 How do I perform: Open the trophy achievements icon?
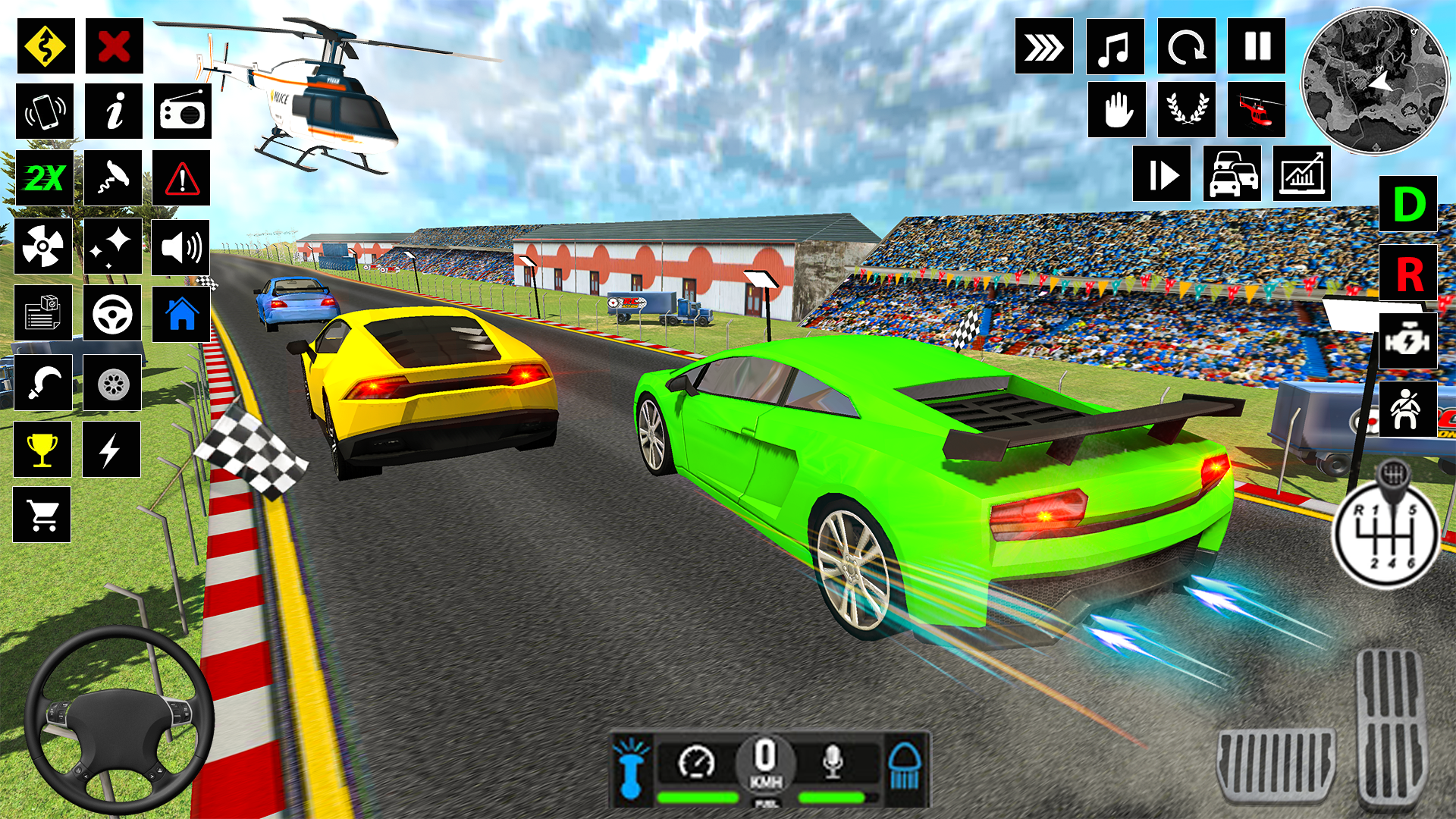[43, 447]
